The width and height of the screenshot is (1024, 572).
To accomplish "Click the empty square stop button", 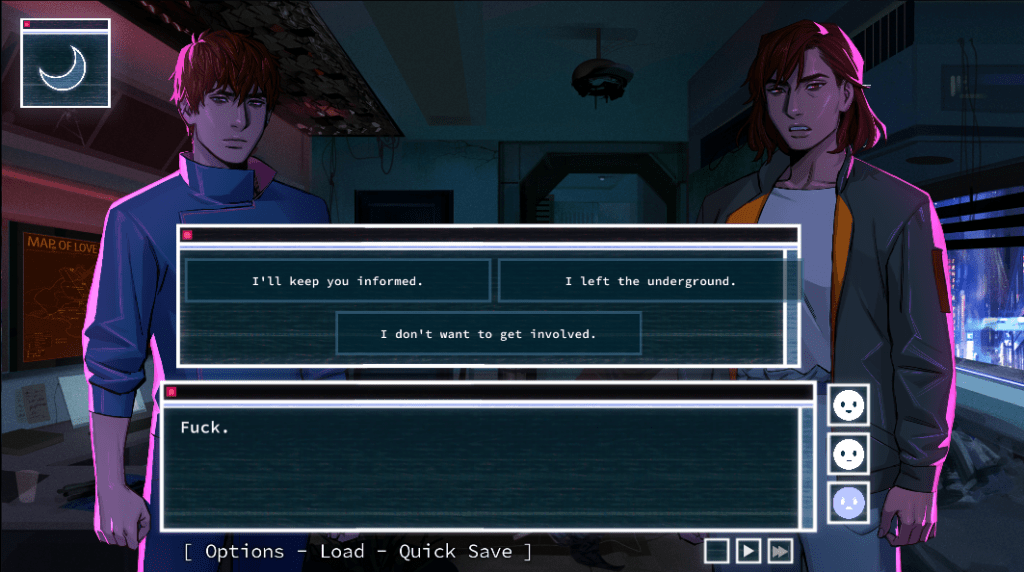I will pyautogui.click(x=716, y=550).
